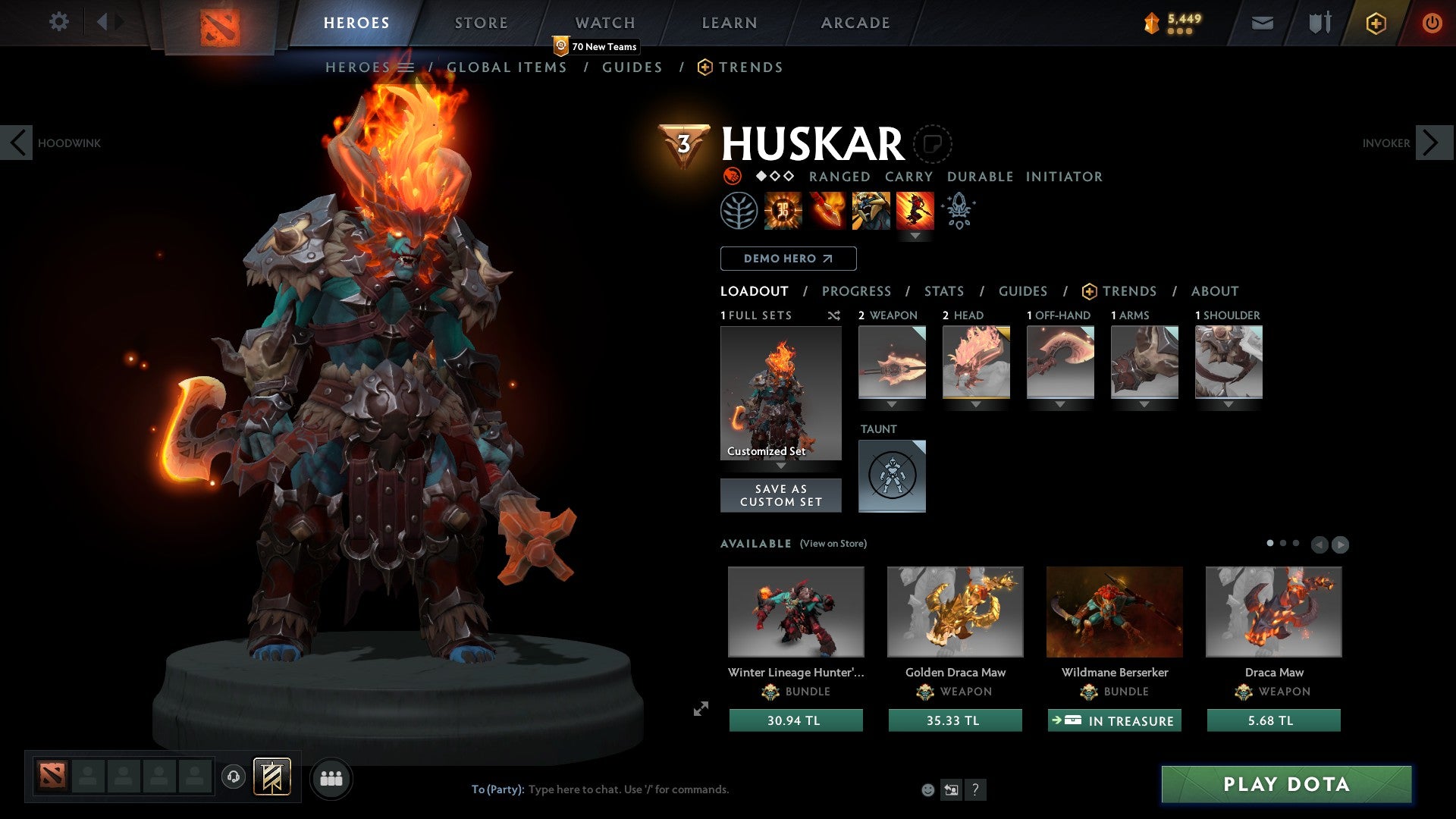
Task: Click the Dota Plus hexagon icon
Action: [1376, 23]
